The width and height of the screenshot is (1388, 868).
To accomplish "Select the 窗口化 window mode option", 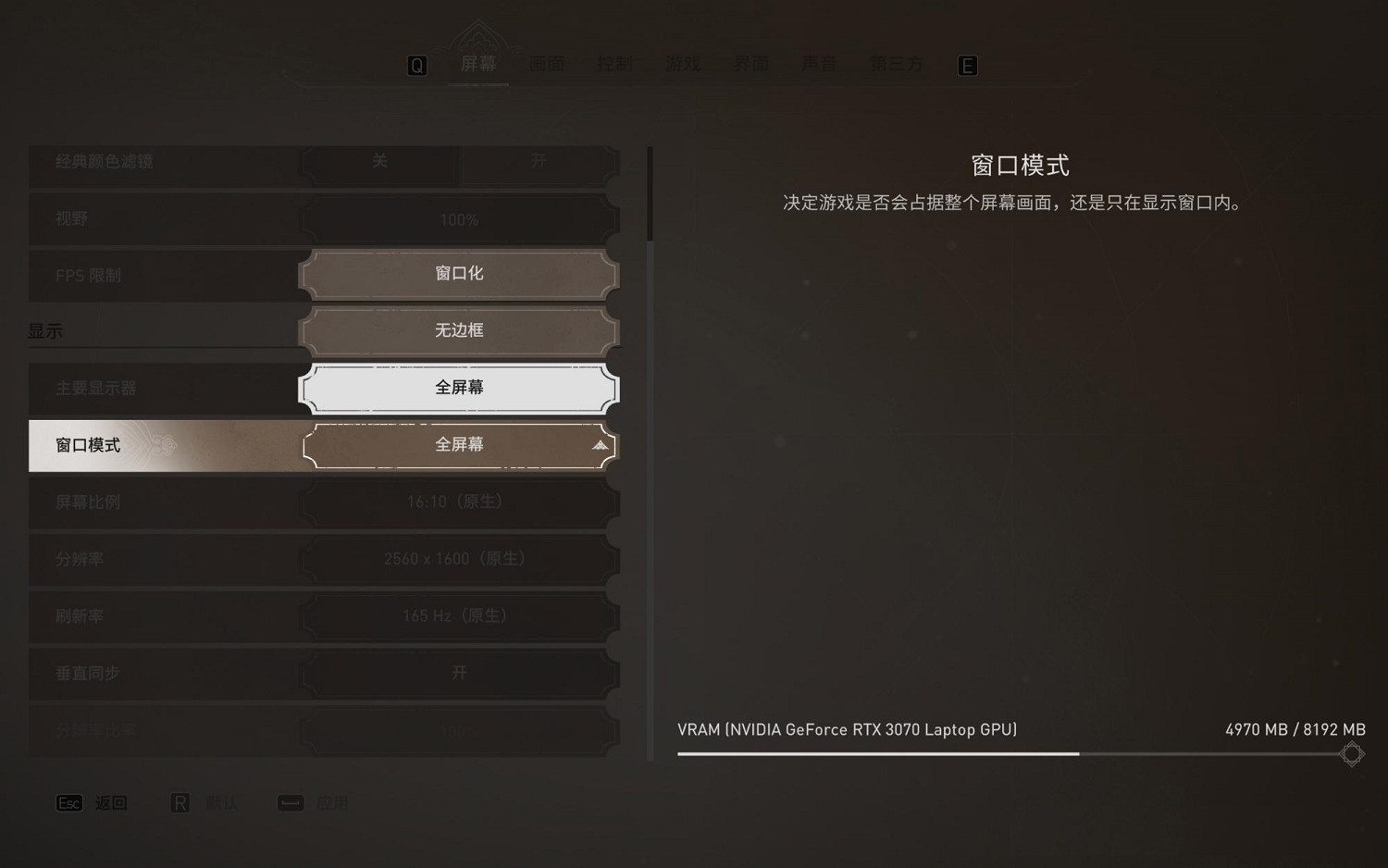I will [x=458, y=273].
